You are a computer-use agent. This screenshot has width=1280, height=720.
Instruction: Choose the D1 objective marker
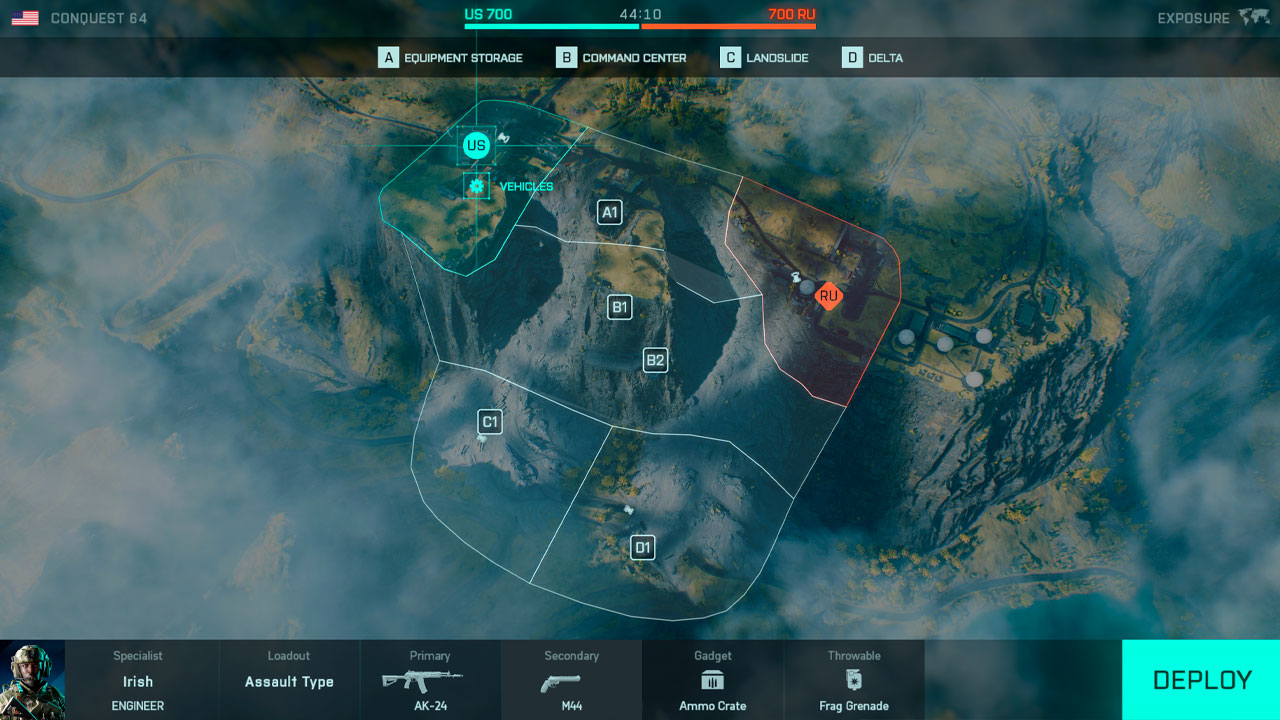(643, 547)
